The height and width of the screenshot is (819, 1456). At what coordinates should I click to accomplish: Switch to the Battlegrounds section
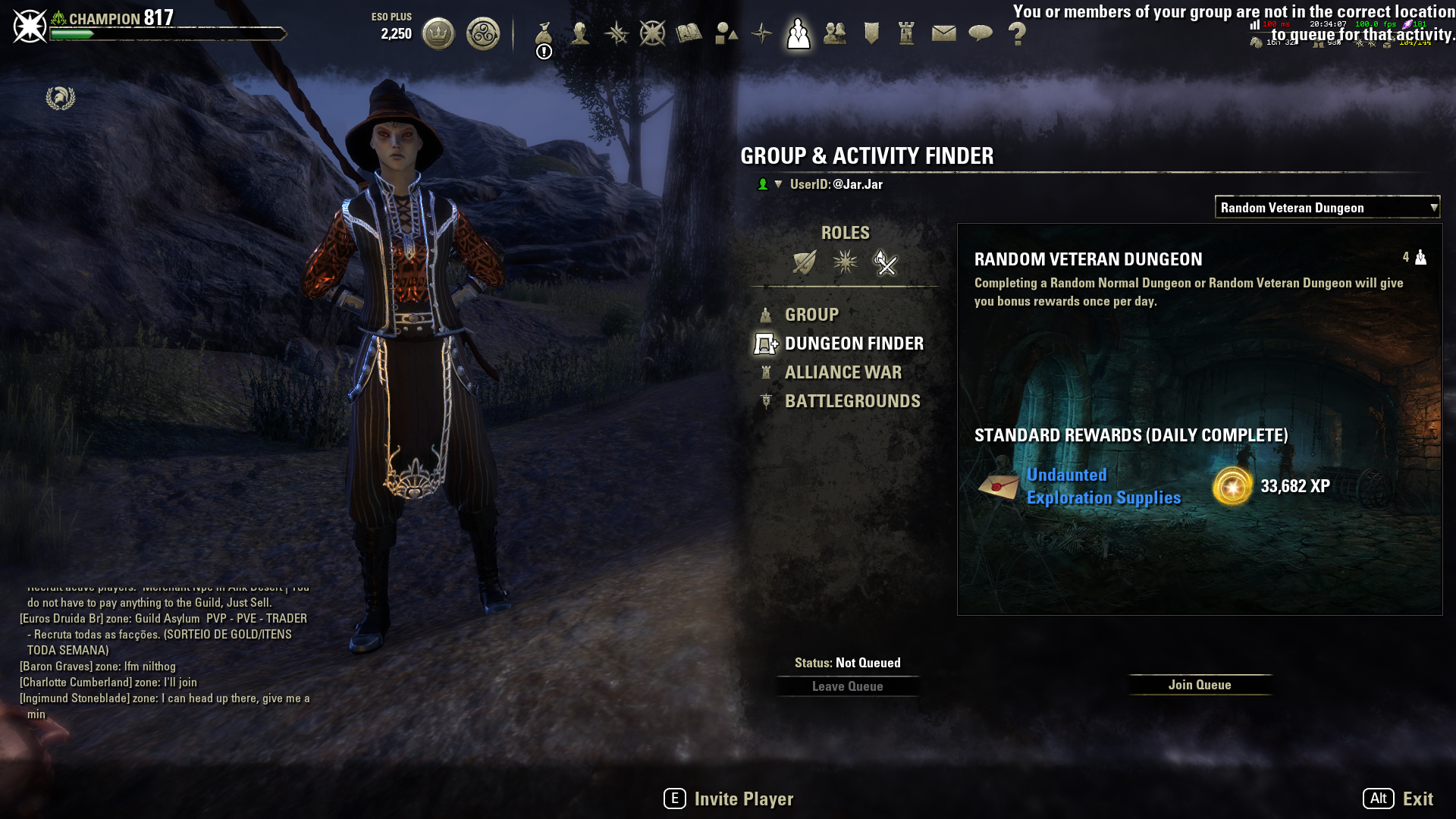point(852,401)
